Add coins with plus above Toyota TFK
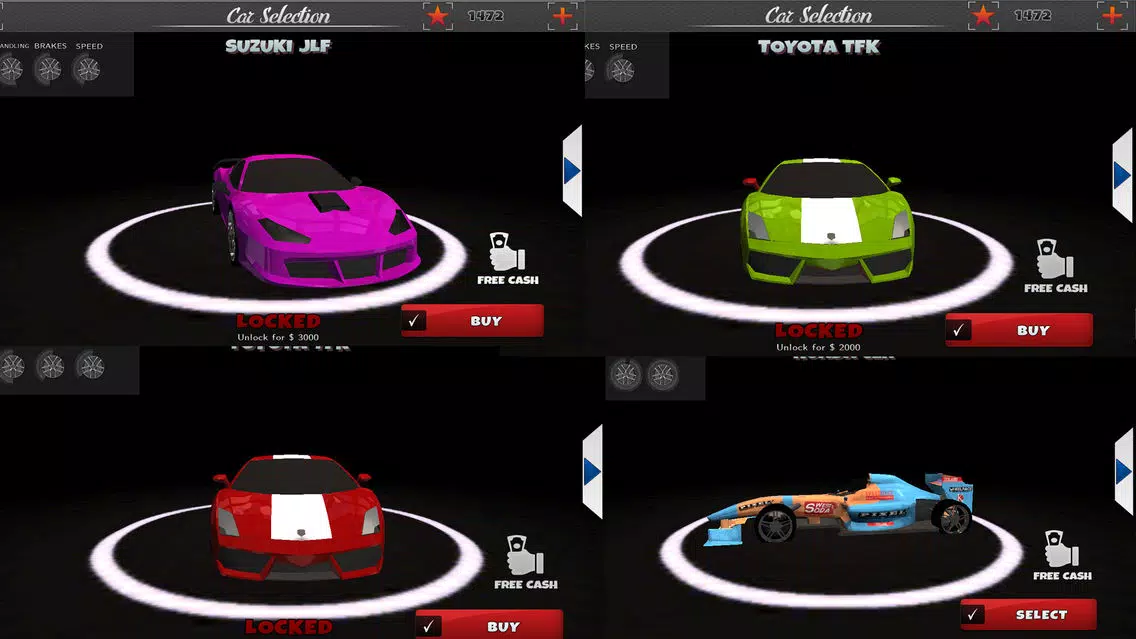 (1112, 16)
